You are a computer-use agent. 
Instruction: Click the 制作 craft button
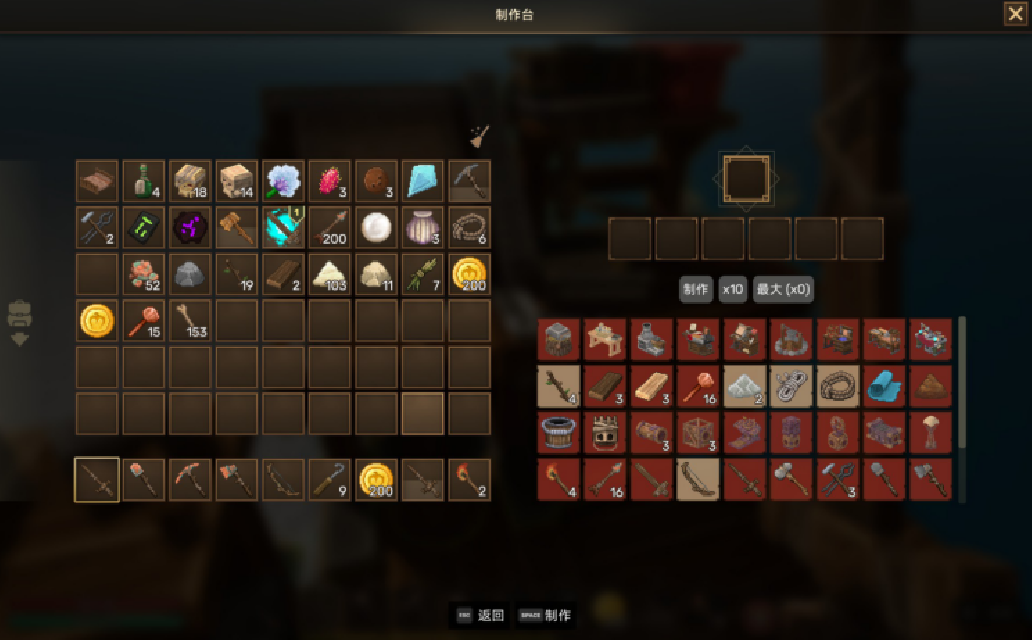coord(696,290)
